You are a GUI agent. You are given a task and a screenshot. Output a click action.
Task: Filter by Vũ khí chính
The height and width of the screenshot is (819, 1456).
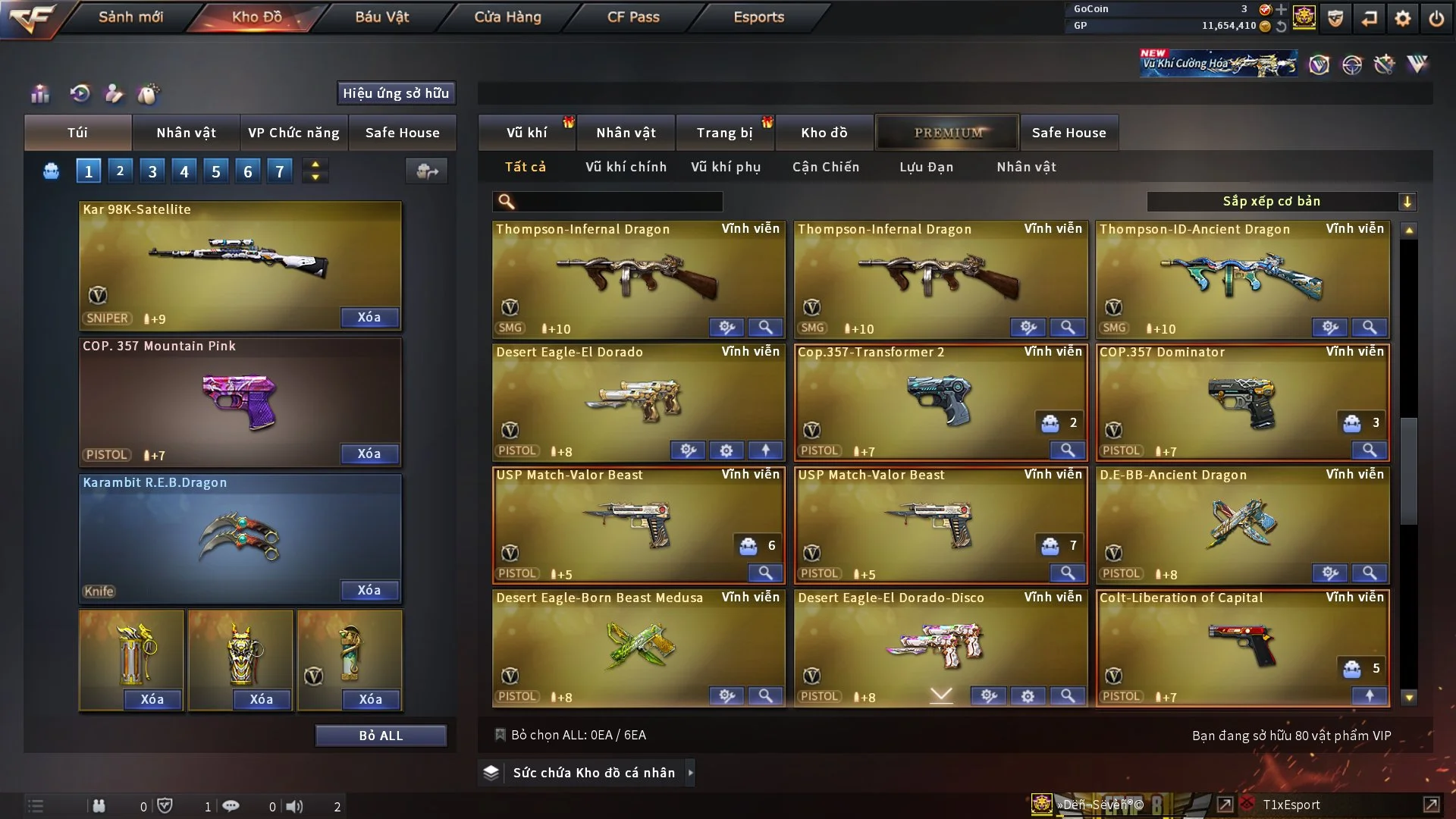pyautogui.click(x=626, y=167)
